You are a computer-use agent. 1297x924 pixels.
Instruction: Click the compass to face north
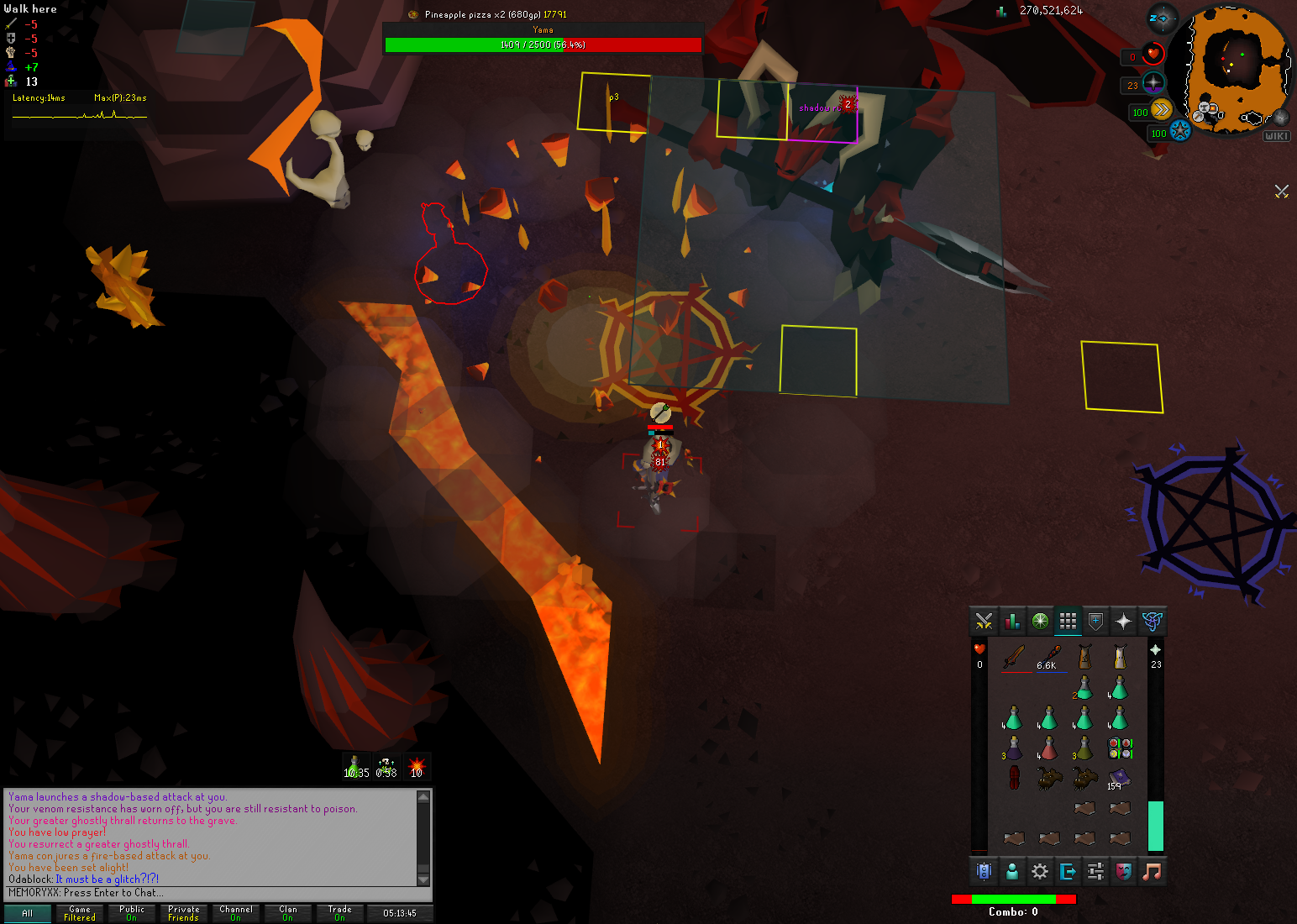[x=1163, y=18]
